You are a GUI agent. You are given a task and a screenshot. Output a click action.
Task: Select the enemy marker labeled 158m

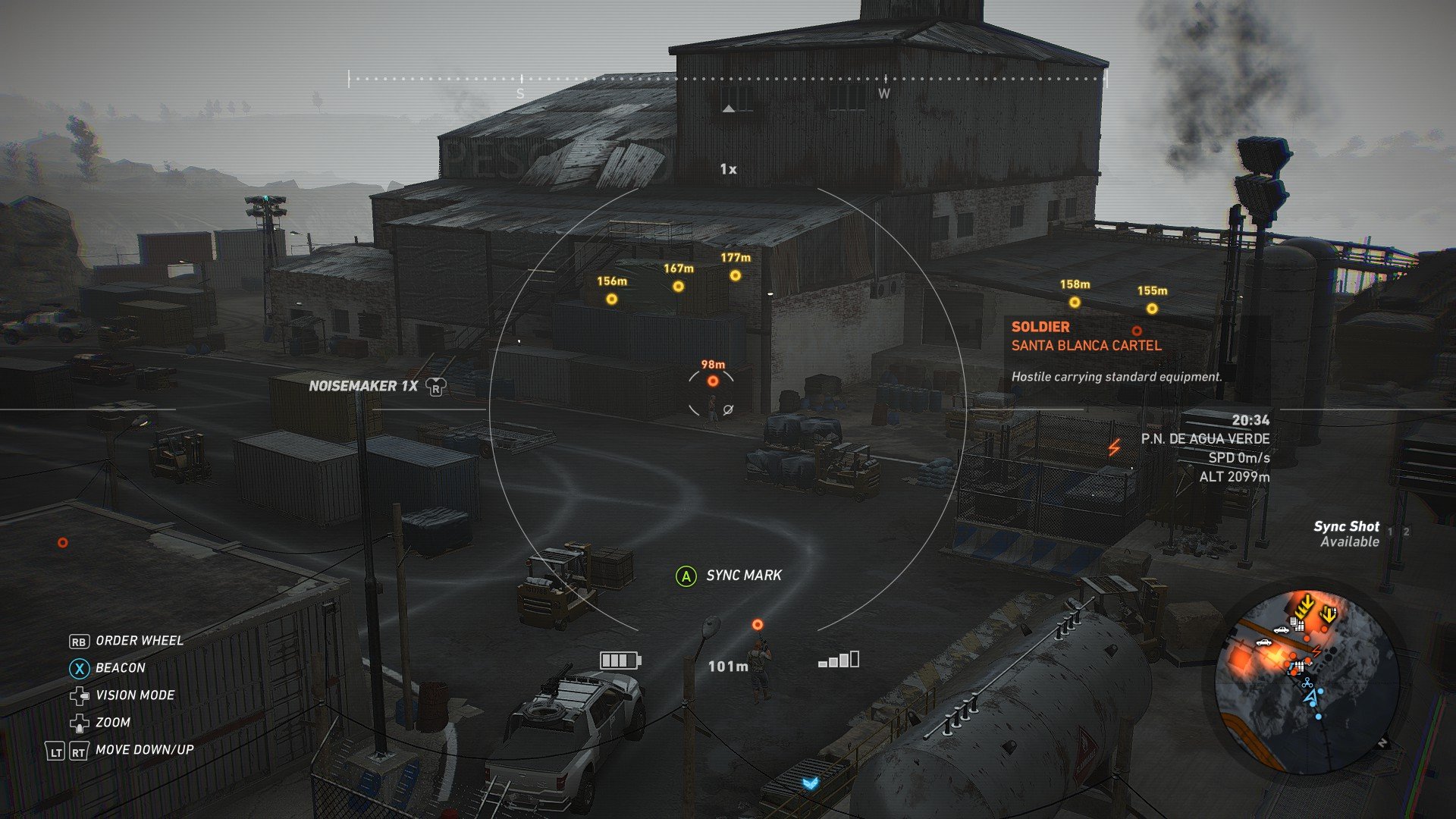click(x=1075, y=303)
